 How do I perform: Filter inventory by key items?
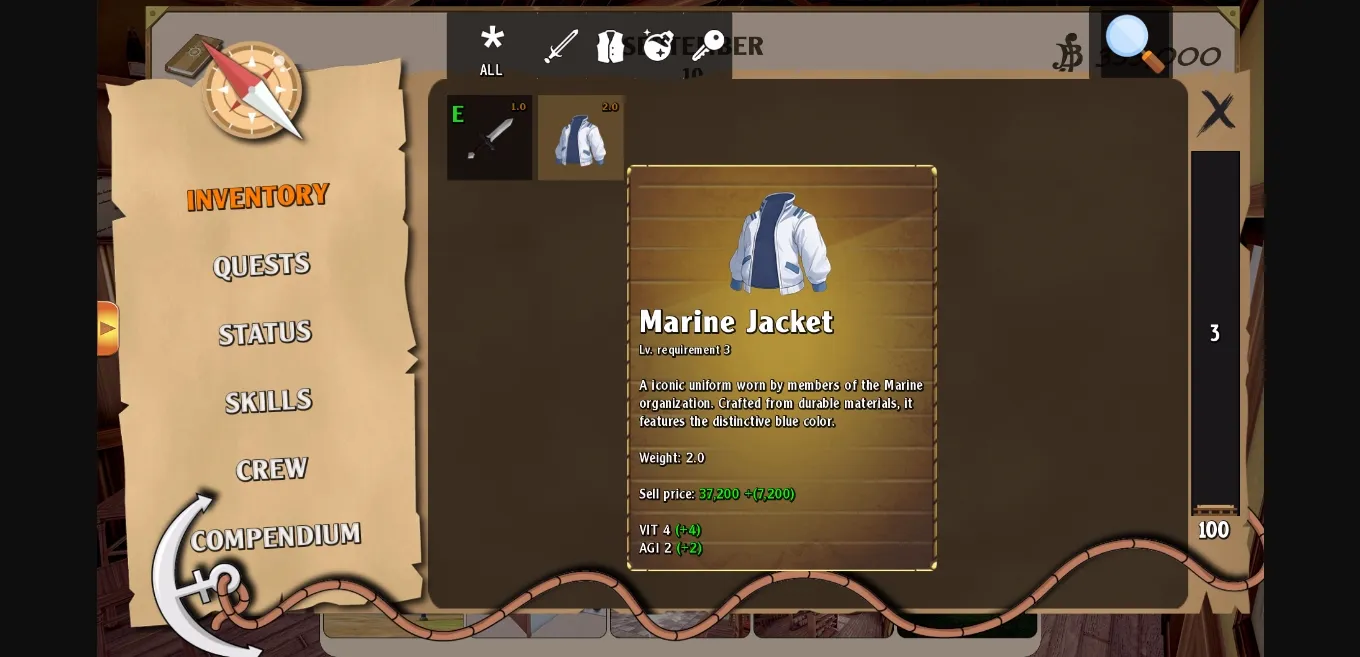(707, 46)
